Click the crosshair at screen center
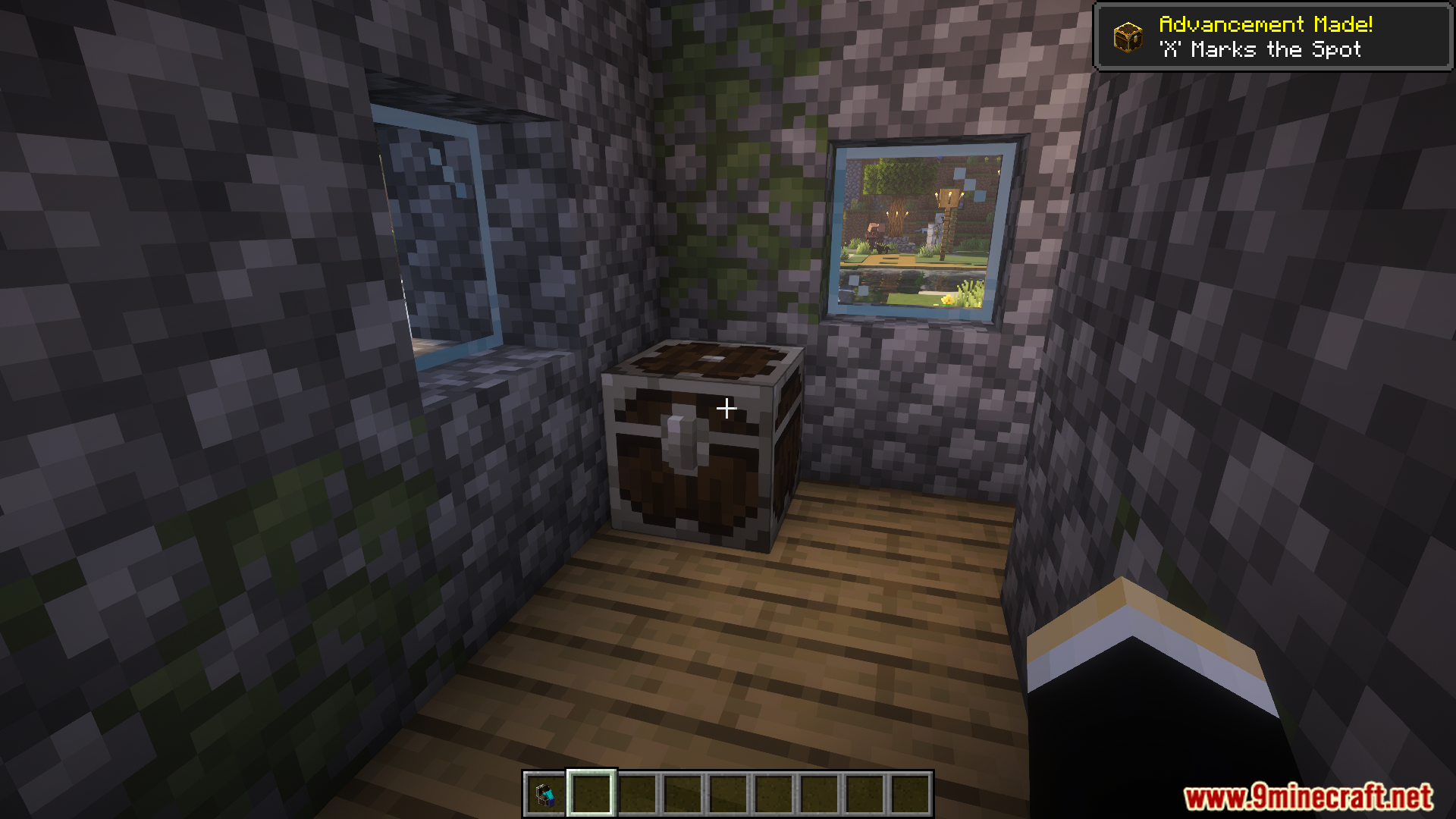 tap(726, 408)
